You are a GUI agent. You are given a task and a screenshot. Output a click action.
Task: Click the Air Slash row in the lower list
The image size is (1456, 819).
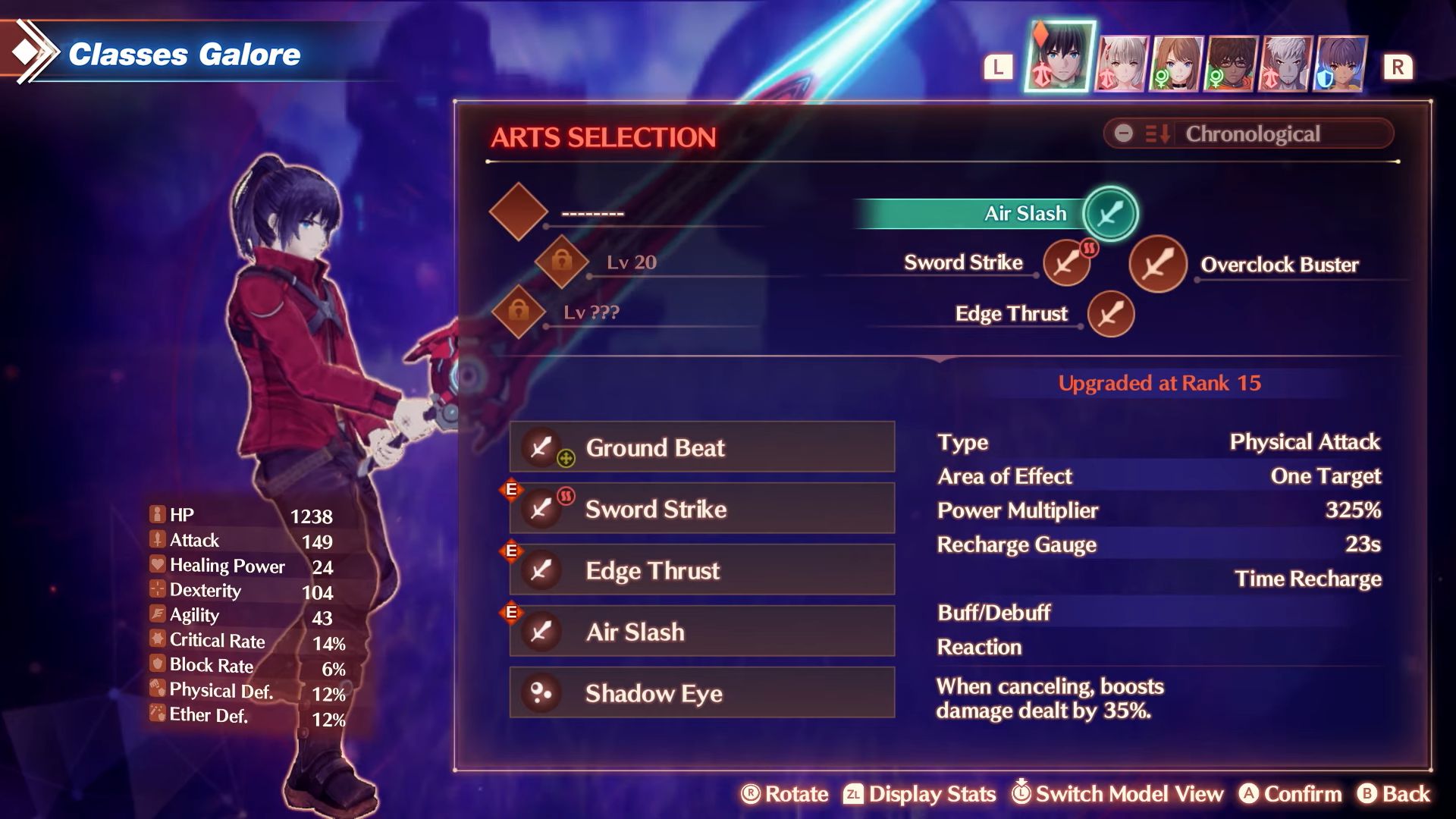coord(701,632)
